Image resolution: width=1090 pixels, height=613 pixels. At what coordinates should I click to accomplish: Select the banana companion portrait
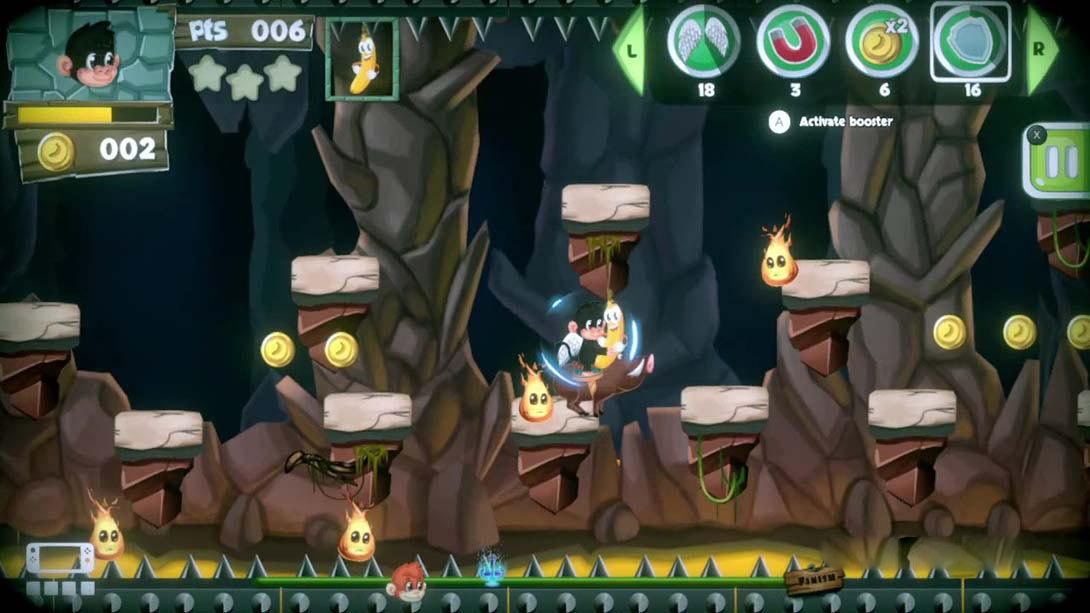(362, 59)
